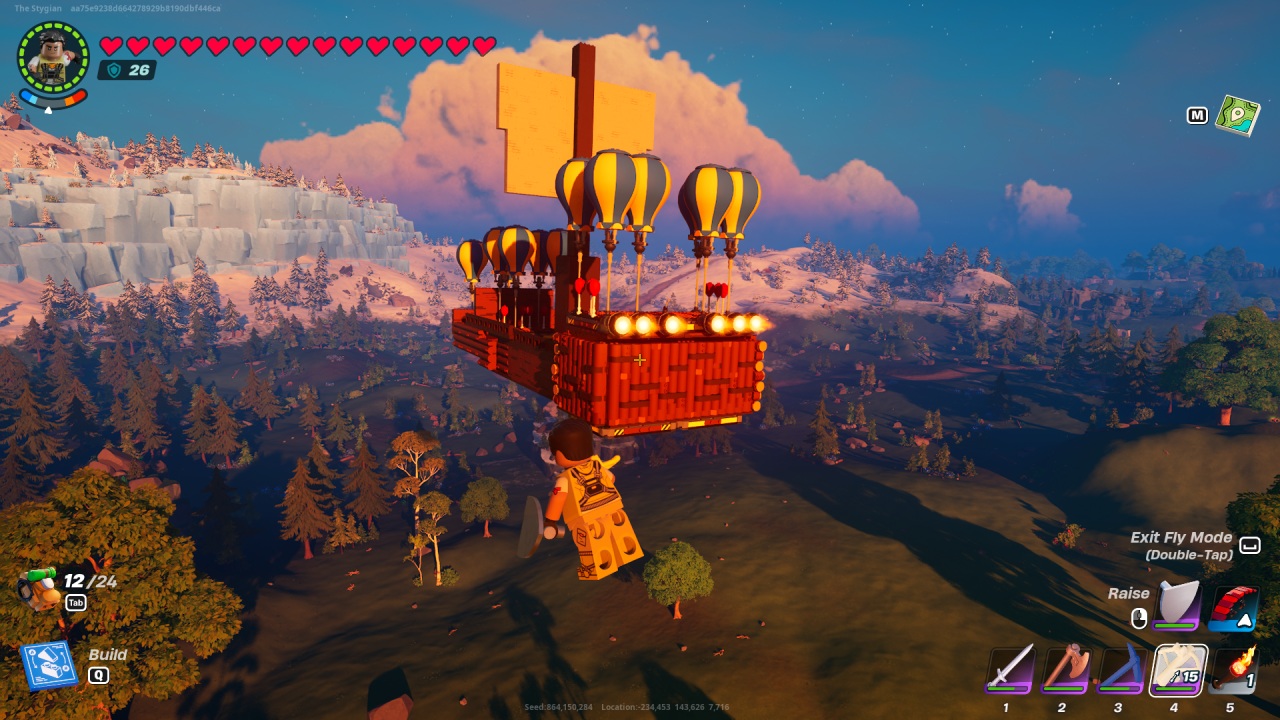Click the Tab key prompt under the ammo count
Image resolution: width=1280 pixels, height=720 pixels.
(x=75, y=602)
